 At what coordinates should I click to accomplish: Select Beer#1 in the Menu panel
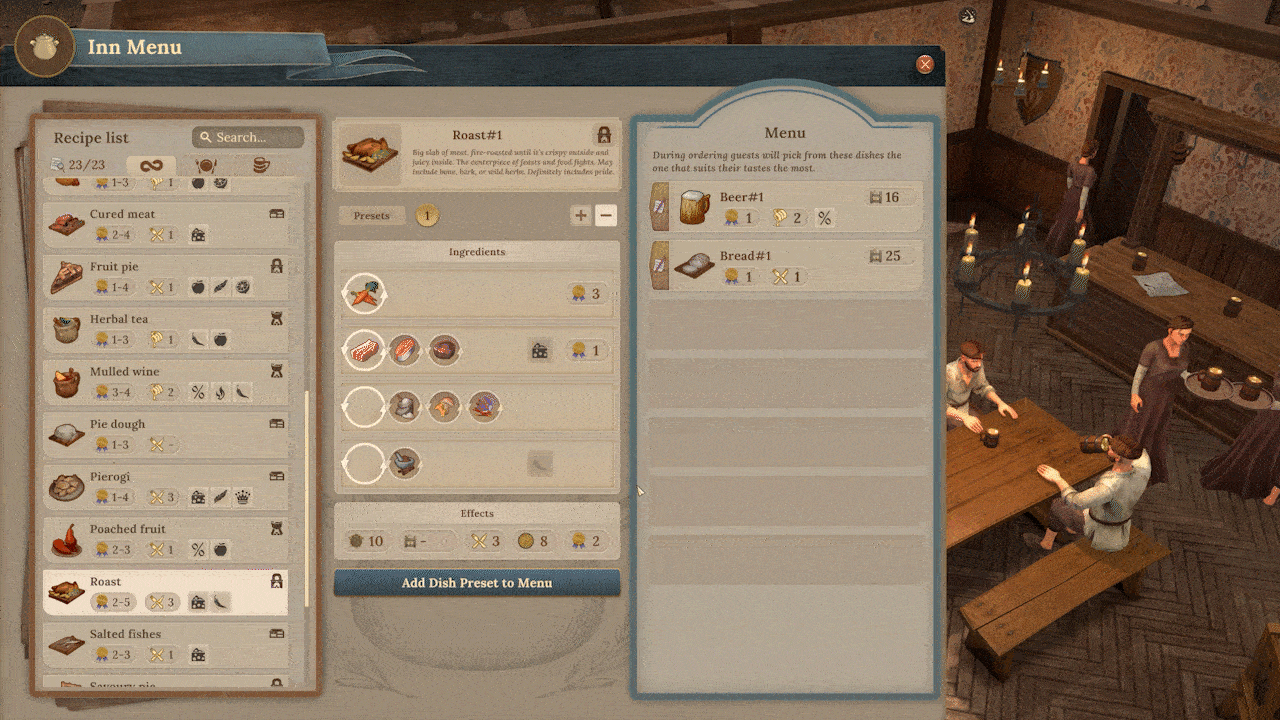point(785,208)
